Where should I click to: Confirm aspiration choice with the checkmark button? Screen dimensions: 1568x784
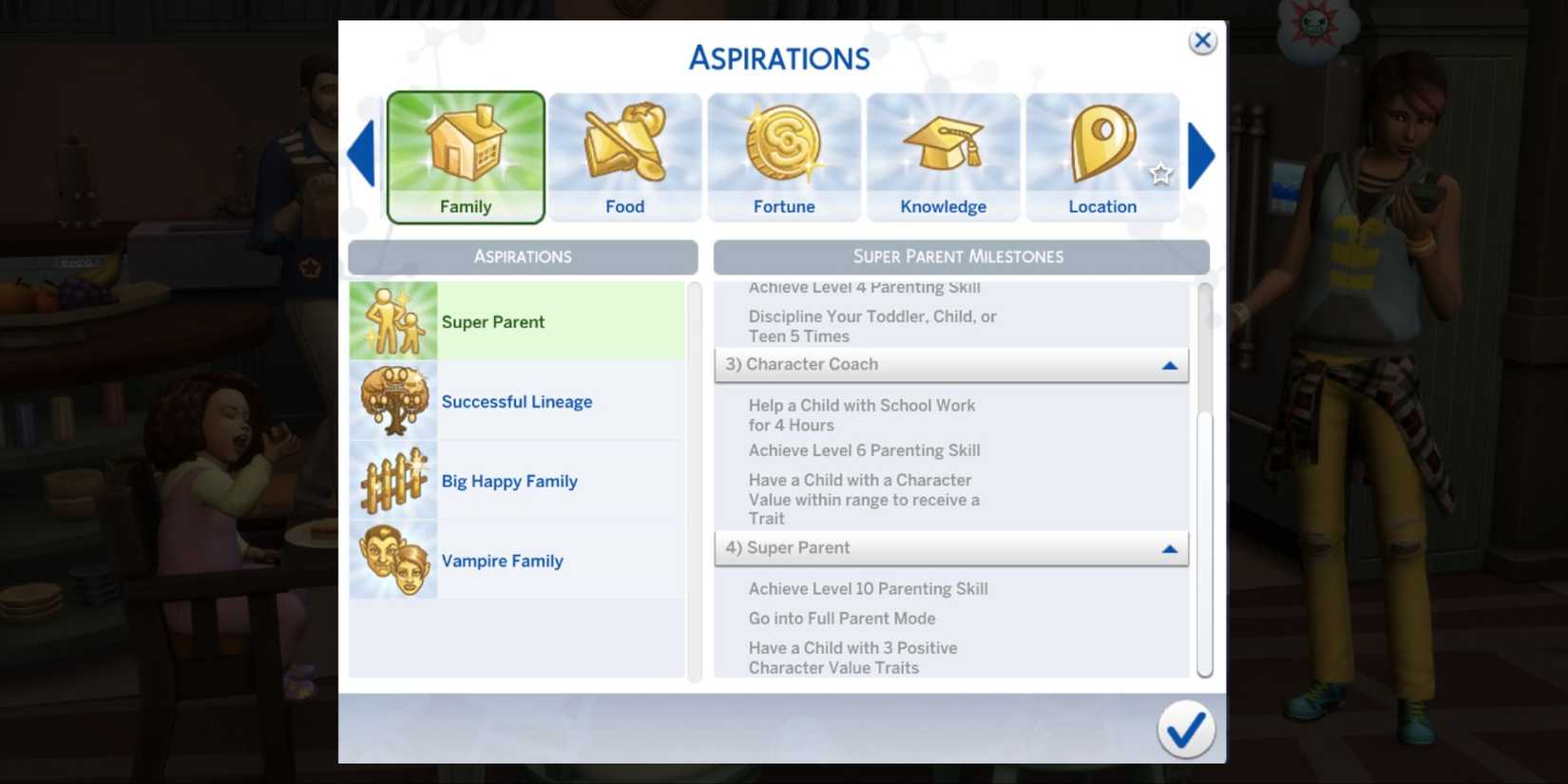(x=1186, y=729)
